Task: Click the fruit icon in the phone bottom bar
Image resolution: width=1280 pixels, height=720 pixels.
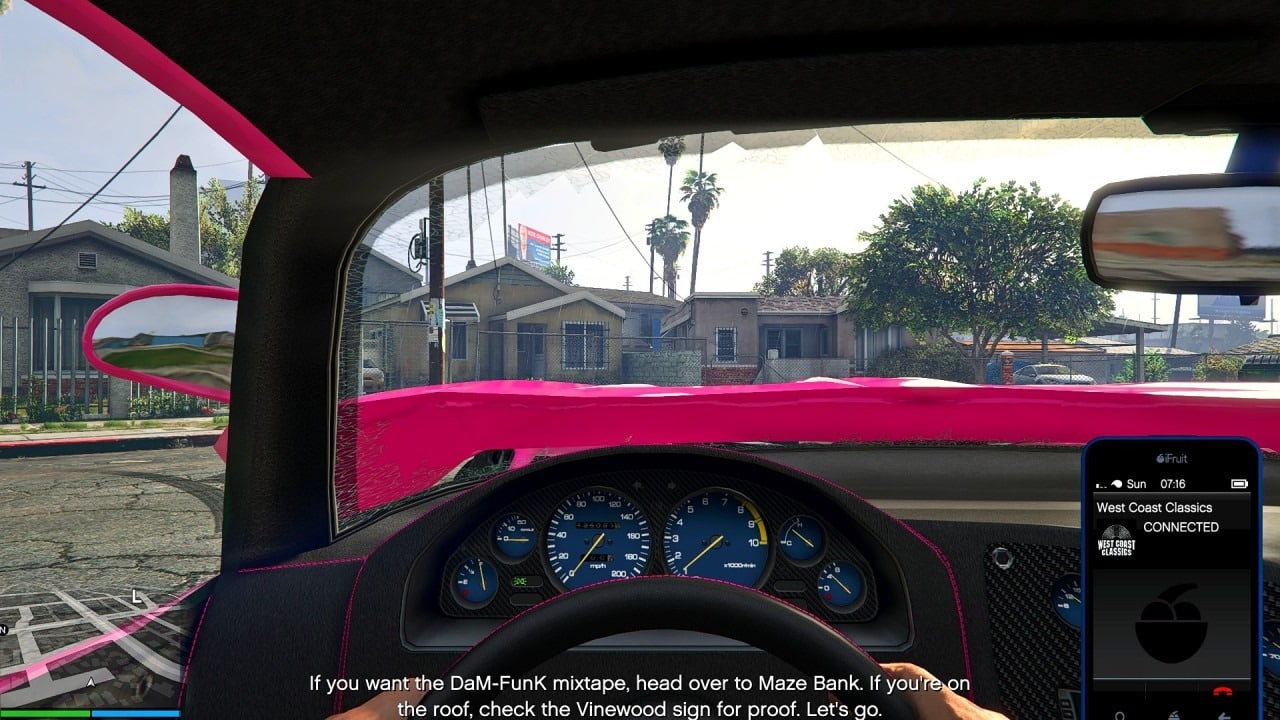Action: (x=1176, y=713)
